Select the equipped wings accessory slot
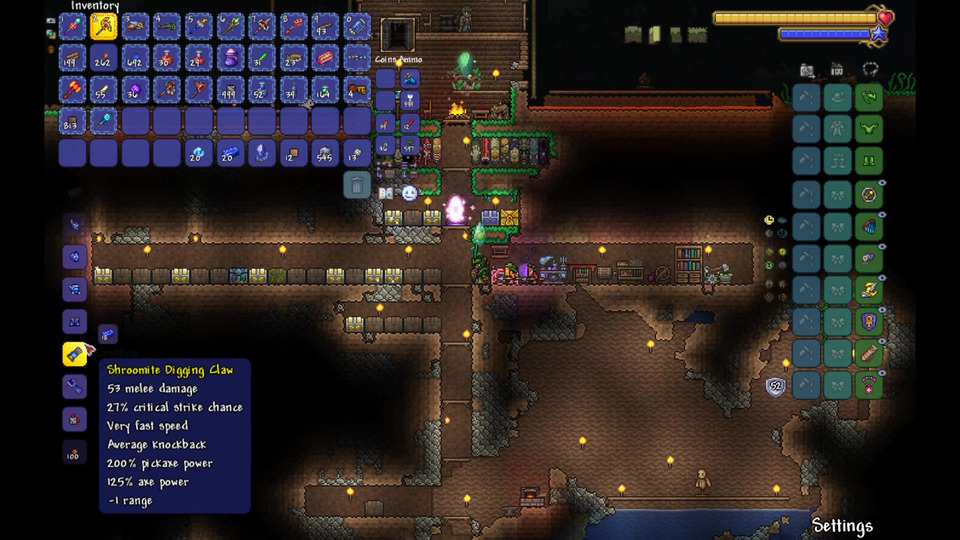This screenshot has height=540, width=960. [x=869, y=226]
